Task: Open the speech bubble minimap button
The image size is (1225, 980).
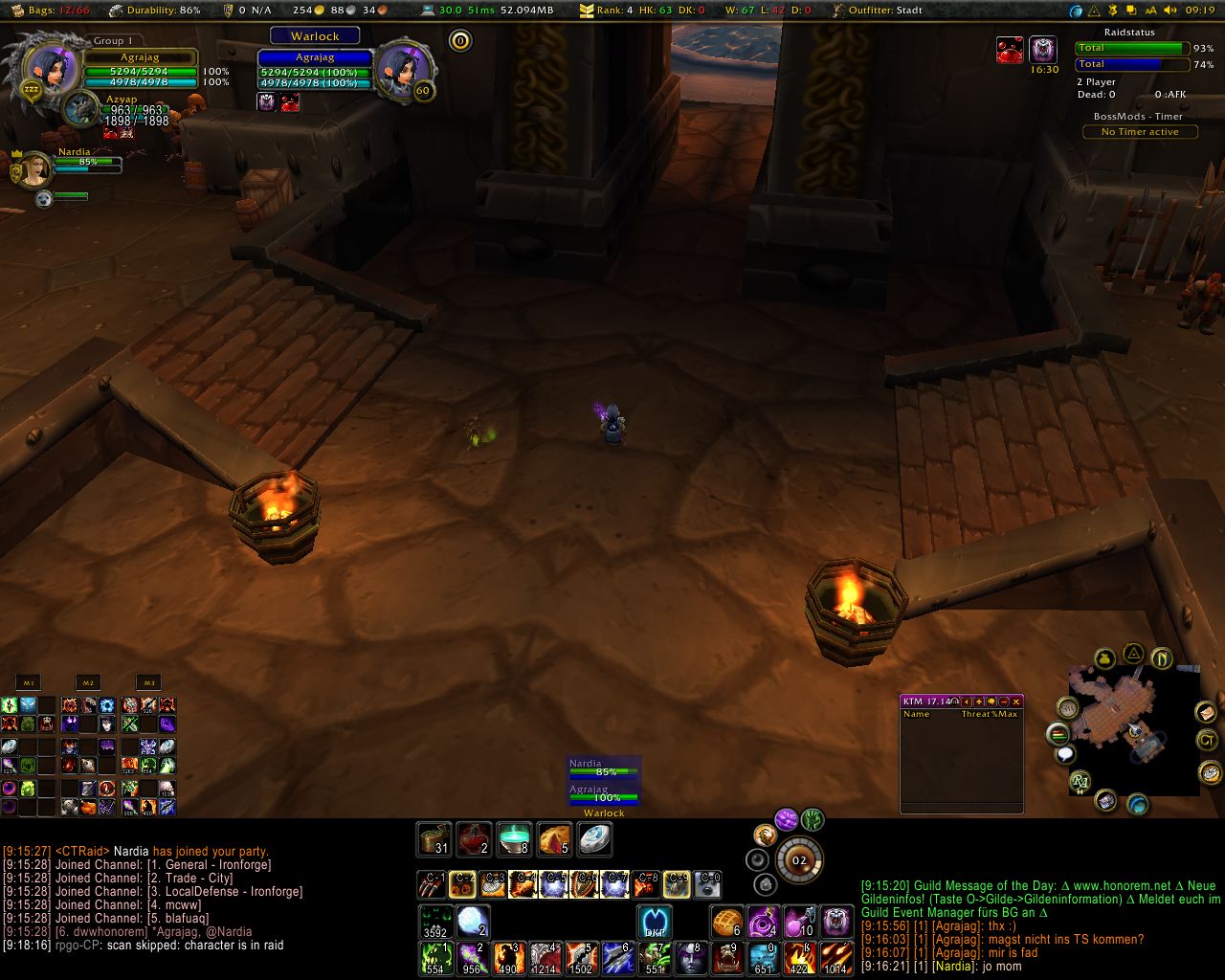Action: 1065,755
